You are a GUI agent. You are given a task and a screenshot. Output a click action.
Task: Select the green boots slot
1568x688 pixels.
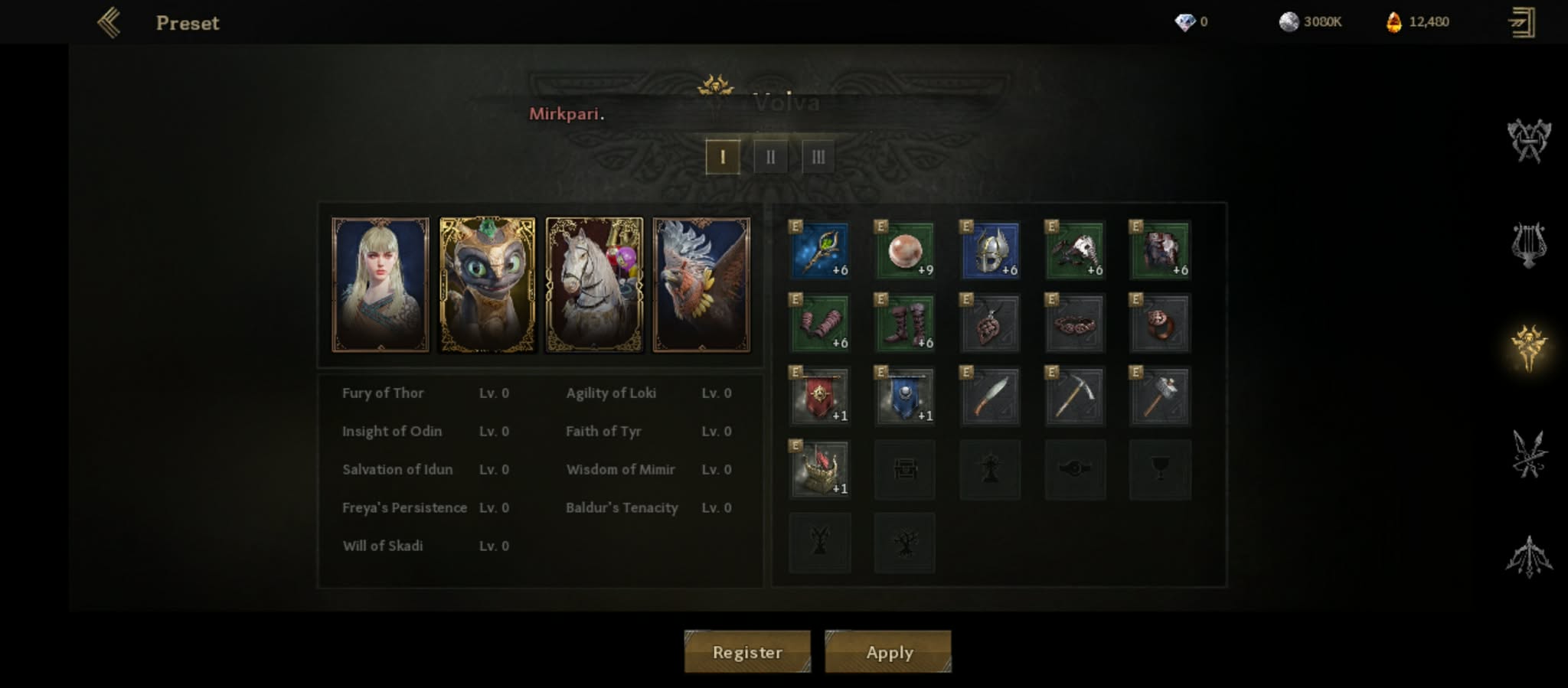click(904, 323)
